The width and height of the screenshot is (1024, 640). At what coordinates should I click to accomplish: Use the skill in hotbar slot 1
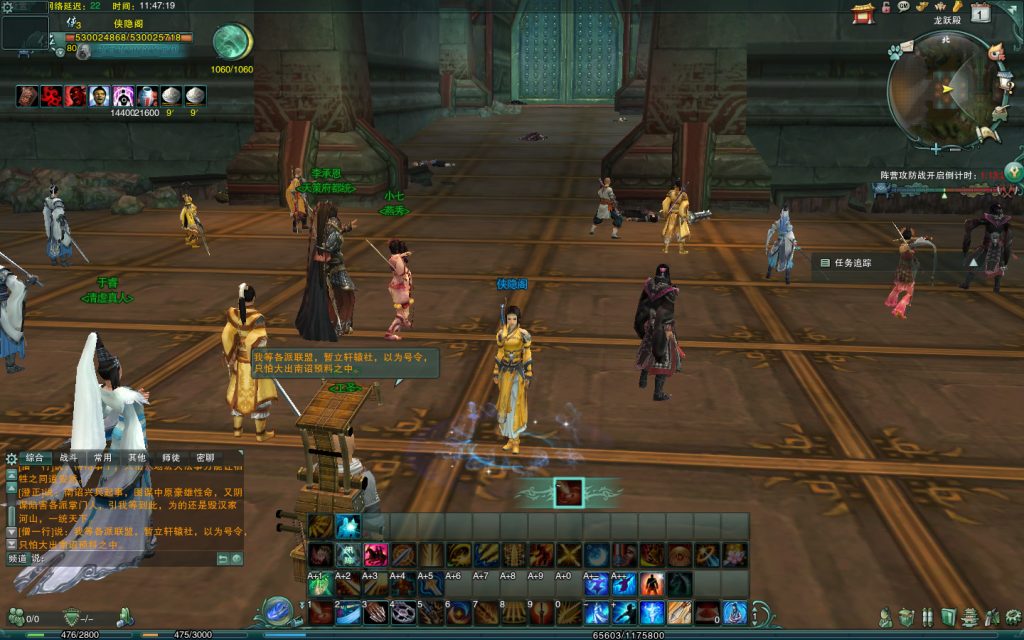click(320, 612)
